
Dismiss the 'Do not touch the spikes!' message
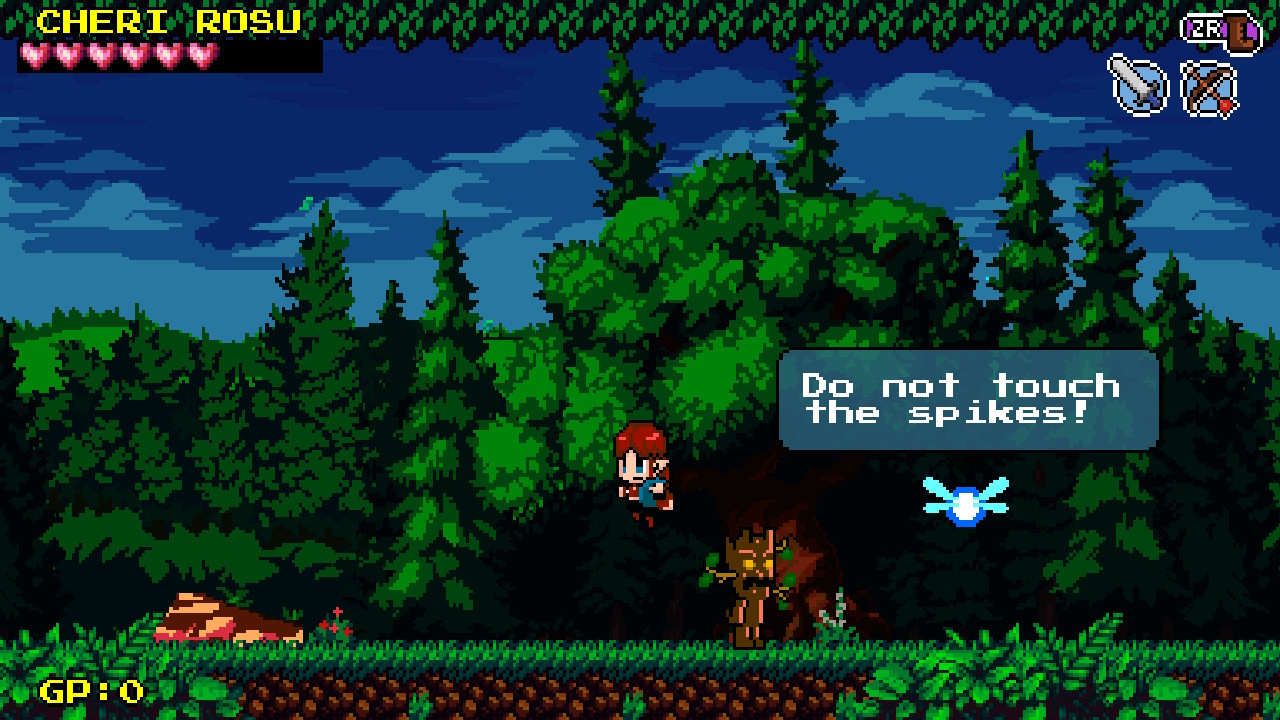coord(965,398)
